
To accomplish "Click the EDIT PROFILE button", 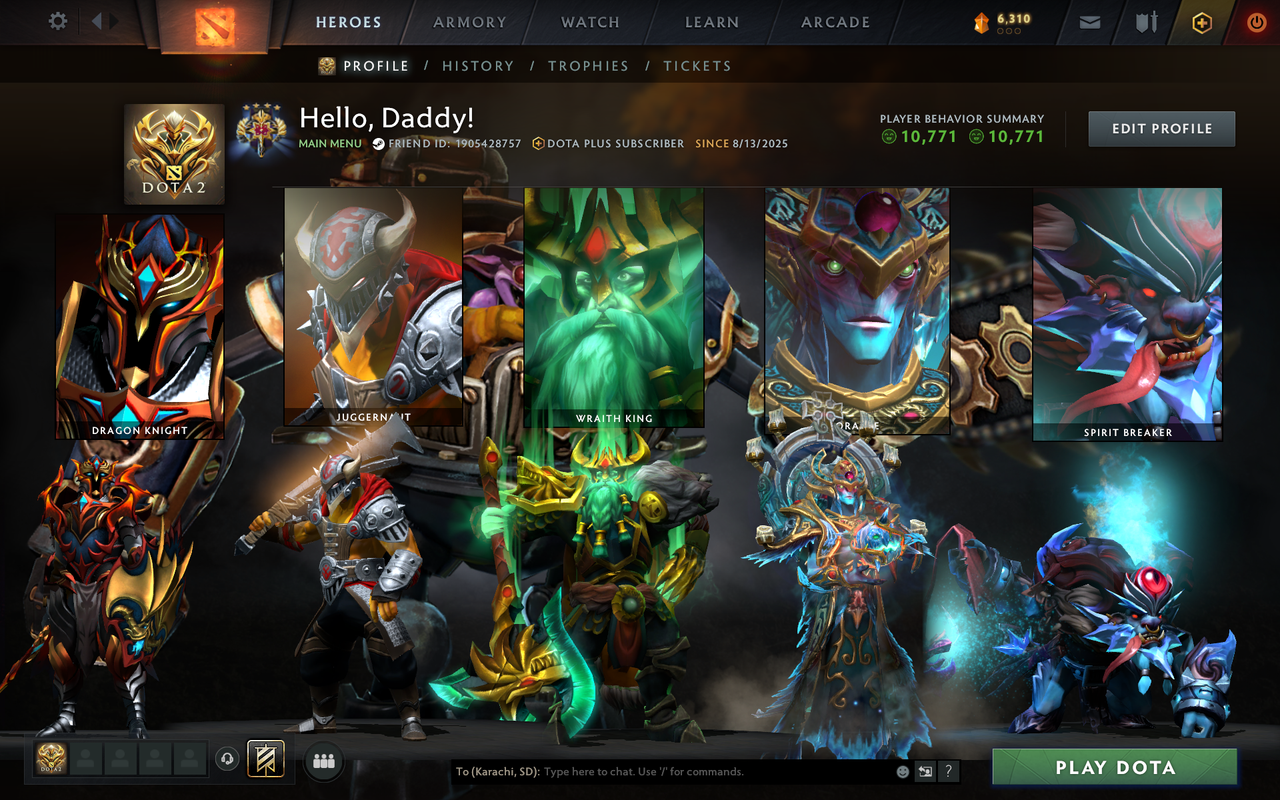I will point(1161,128).
